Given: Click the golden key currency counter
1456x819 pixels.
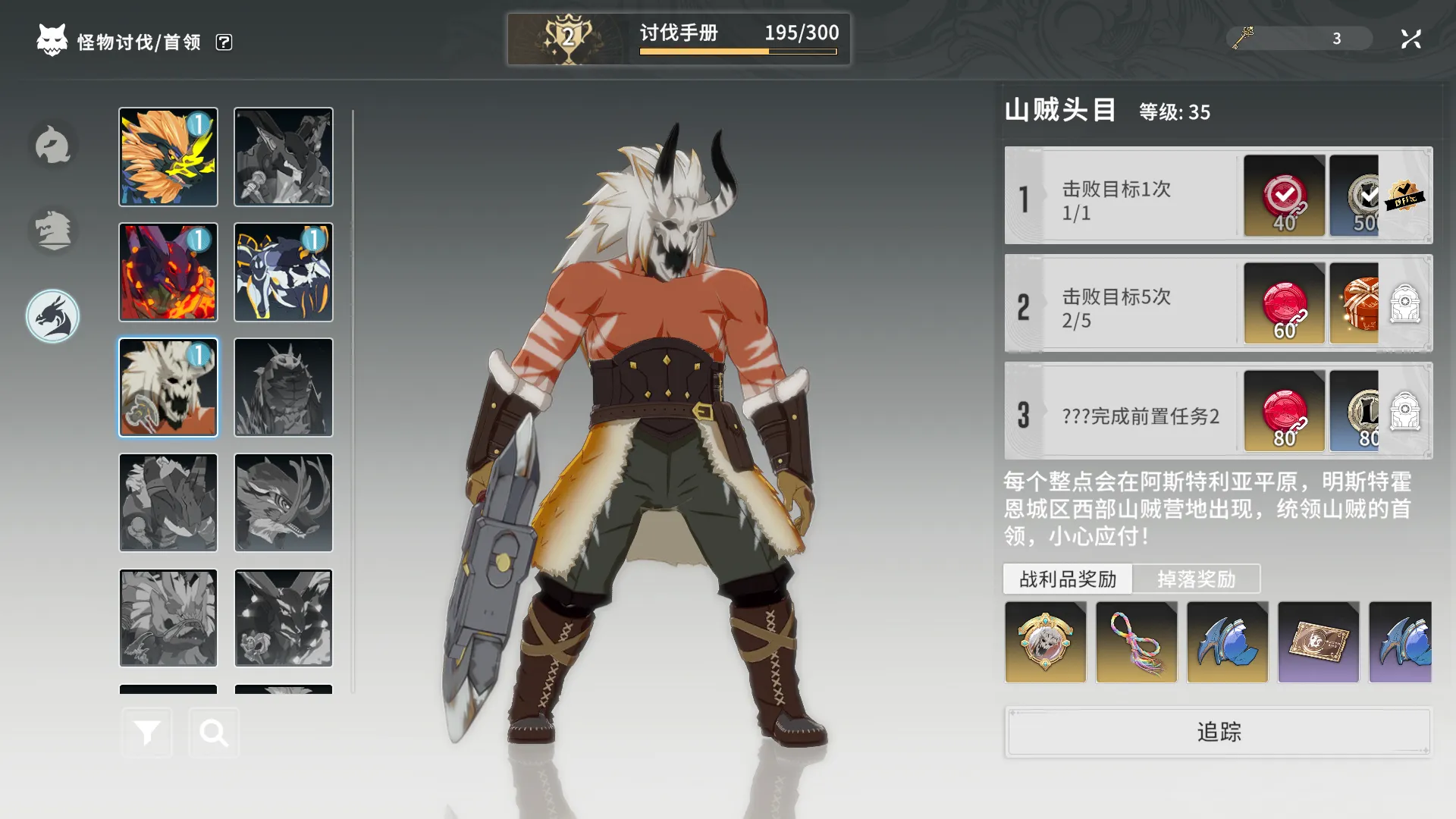Looking at the screenshot, I should pyautogui.click(x=1298, y=38).
